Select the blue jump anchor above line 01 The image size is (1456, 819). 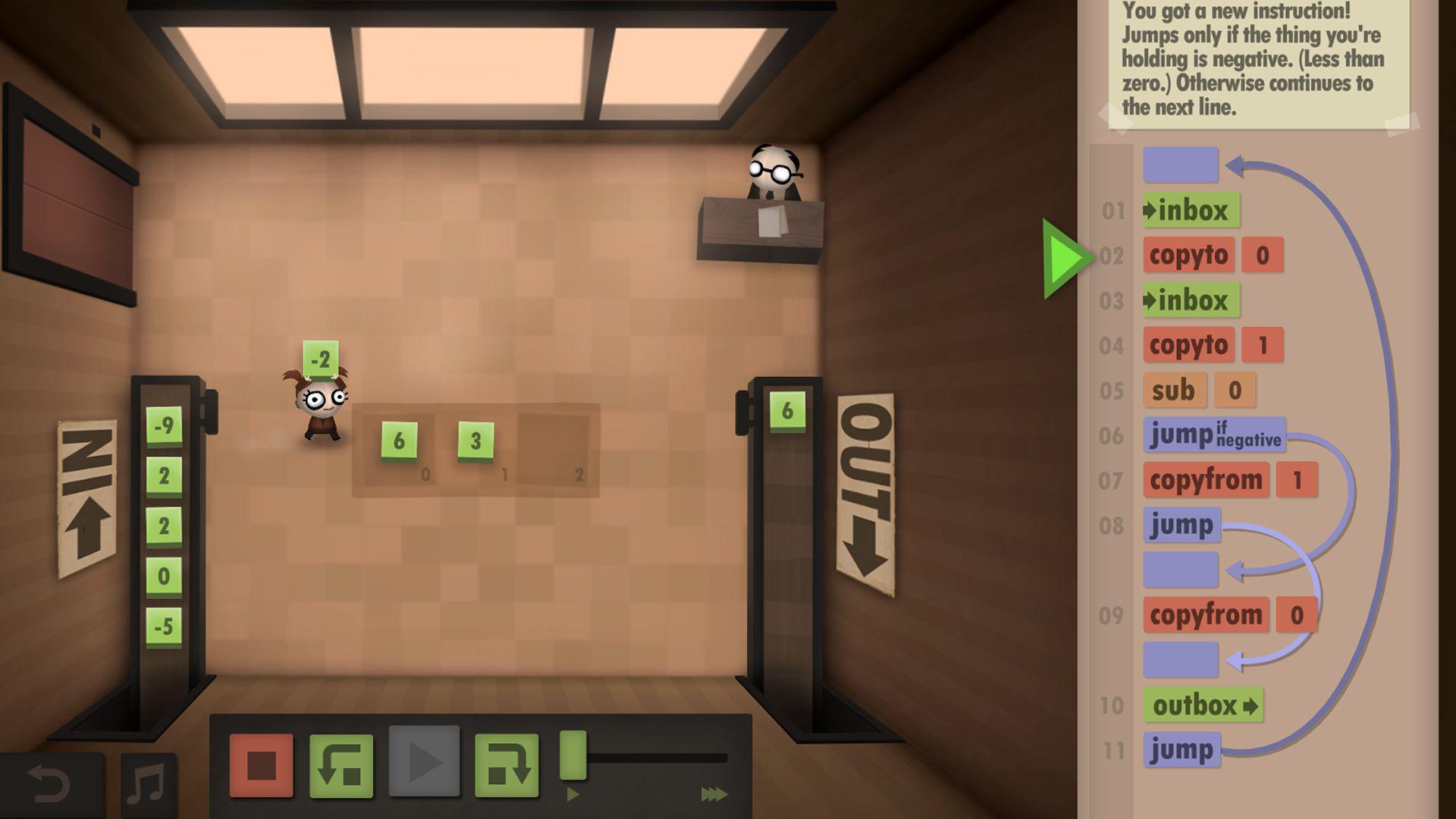pos(1180,164)
